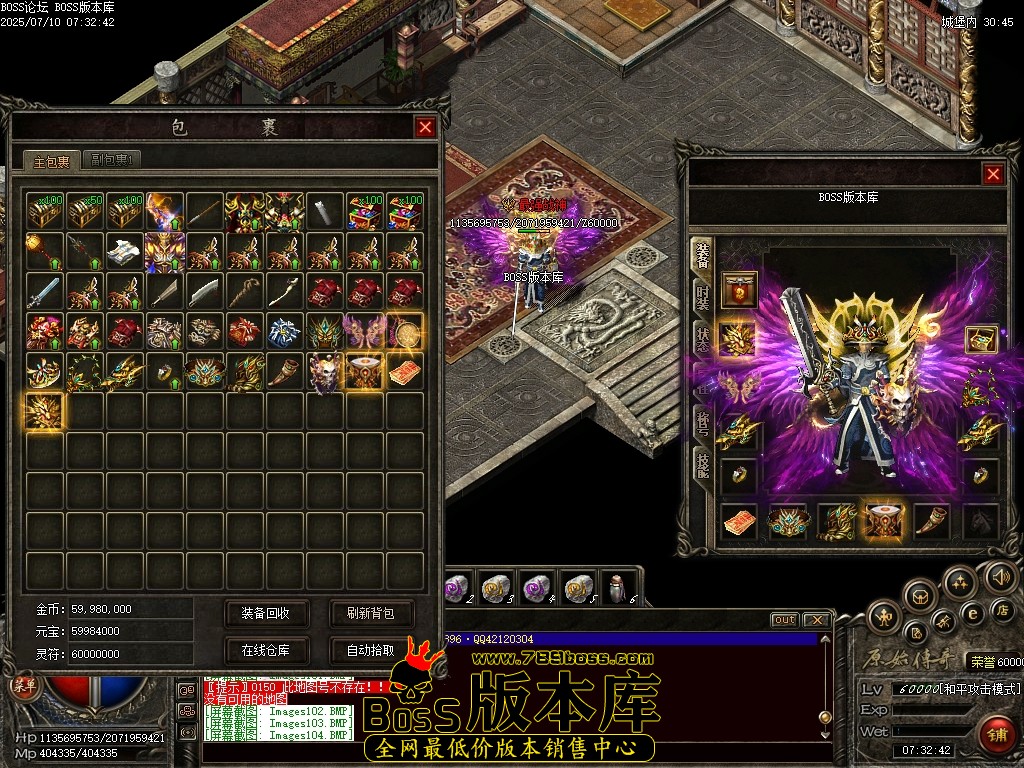Switch to the 副包裹1 tab

(x=112, y=159)
